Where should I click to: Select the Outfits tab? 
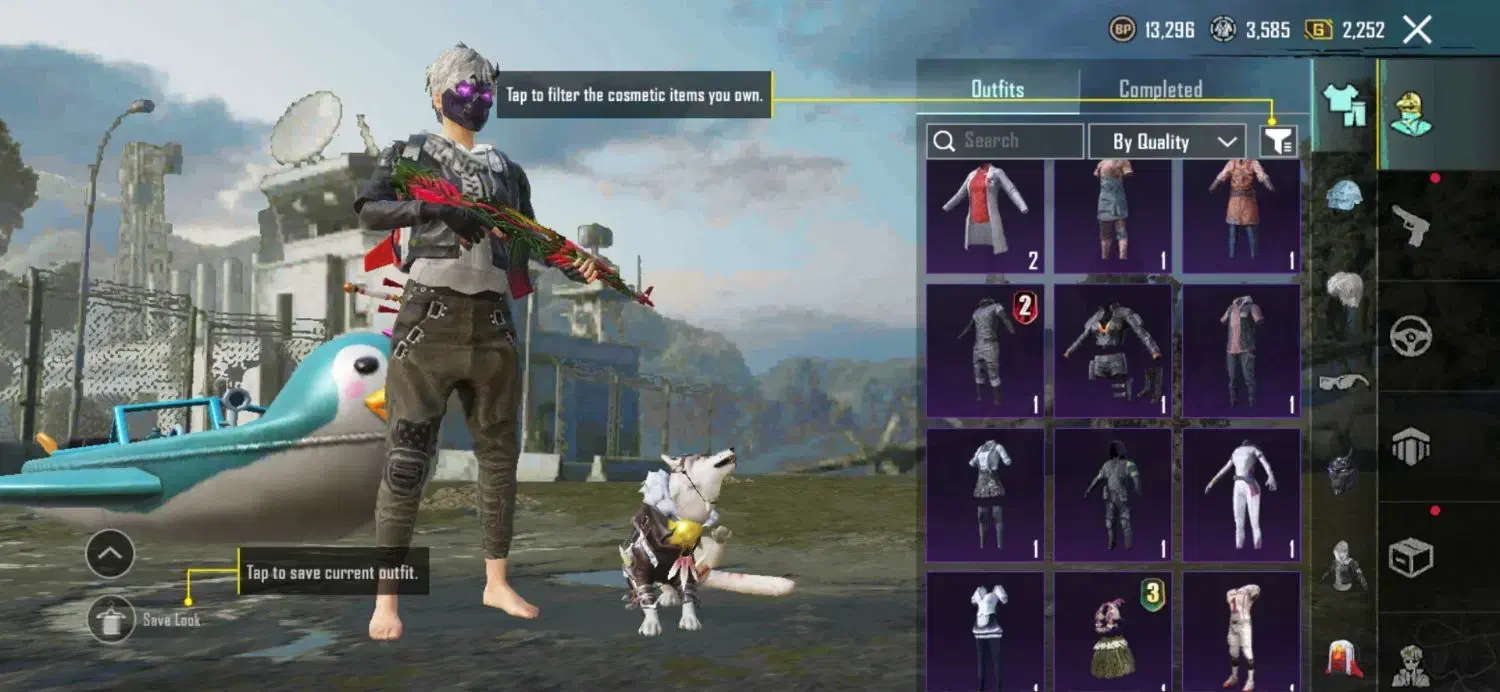pos(998,90)
